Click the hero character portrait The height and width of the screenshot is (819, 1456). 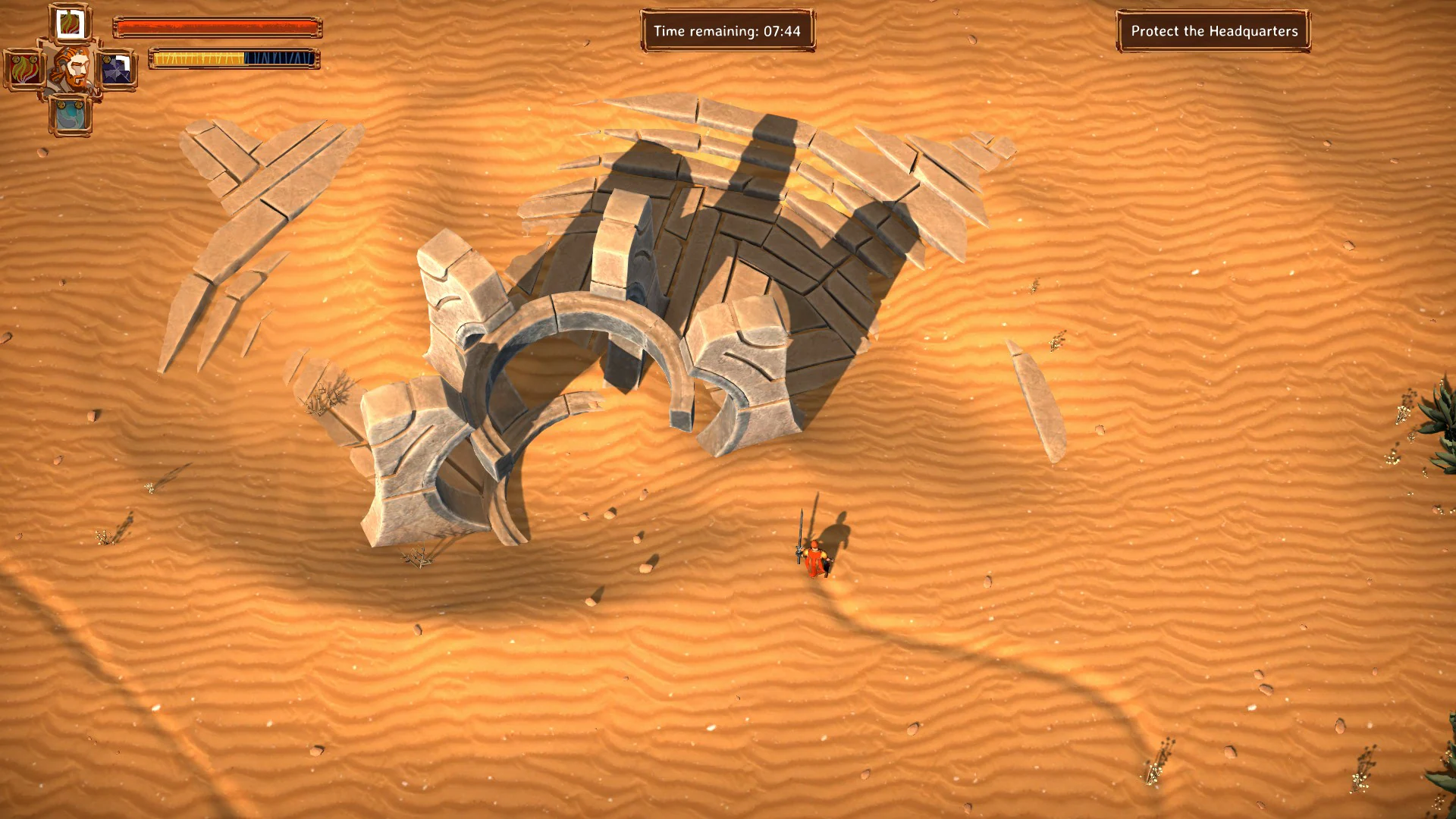pyautogui.click(x=71, y=69)
